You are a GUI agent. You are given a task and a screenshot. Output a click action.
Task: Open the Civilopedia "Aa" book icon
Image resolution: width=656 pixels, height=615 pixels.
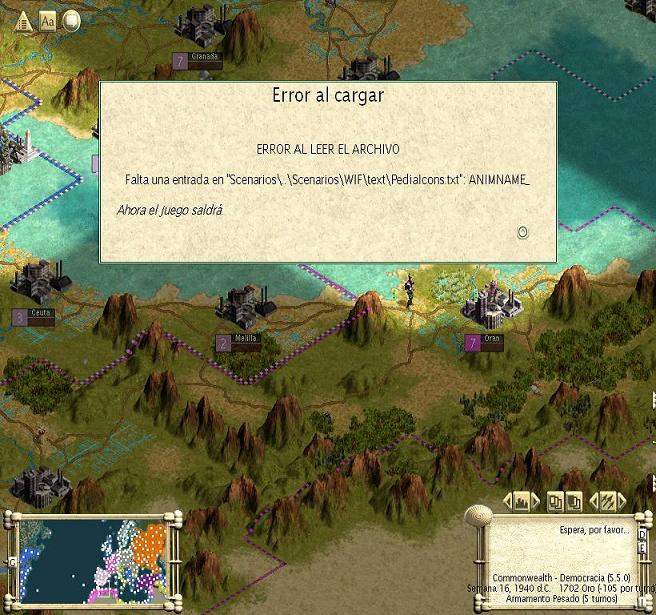coord(47,20)
